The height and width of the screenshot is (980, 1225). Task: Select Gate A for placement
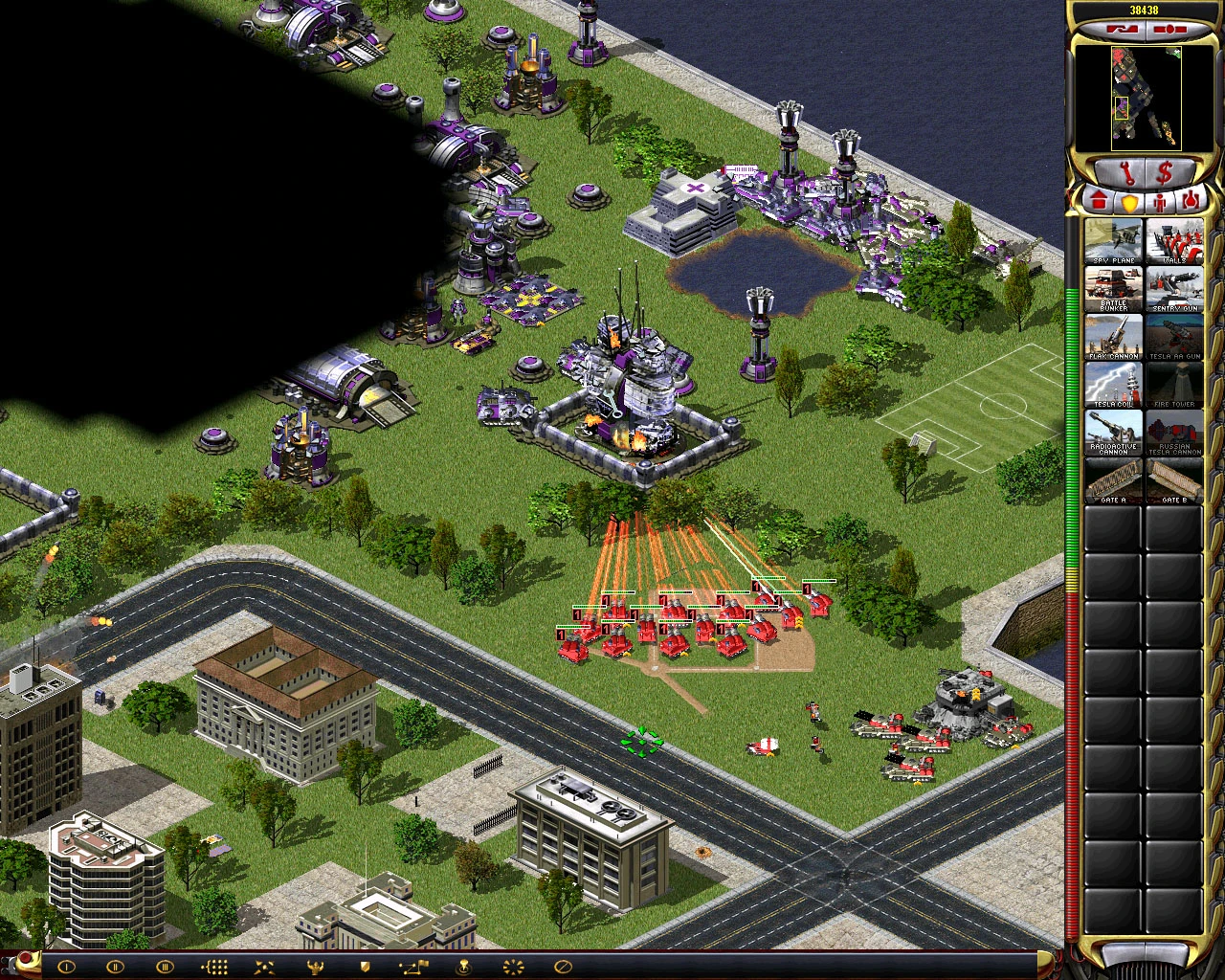click(x=1113, y=481)
